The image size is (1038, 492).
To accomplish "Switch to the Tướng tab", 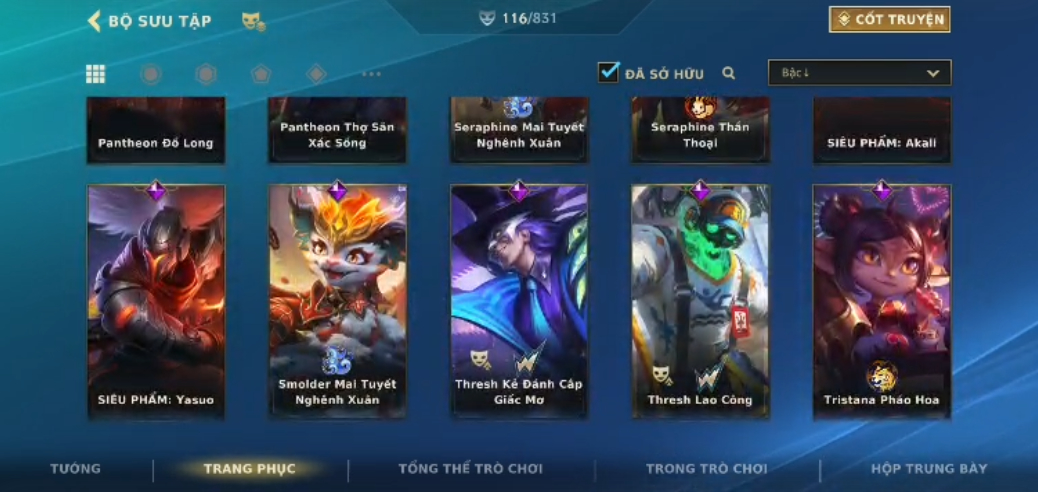I will tap(76, 468).
